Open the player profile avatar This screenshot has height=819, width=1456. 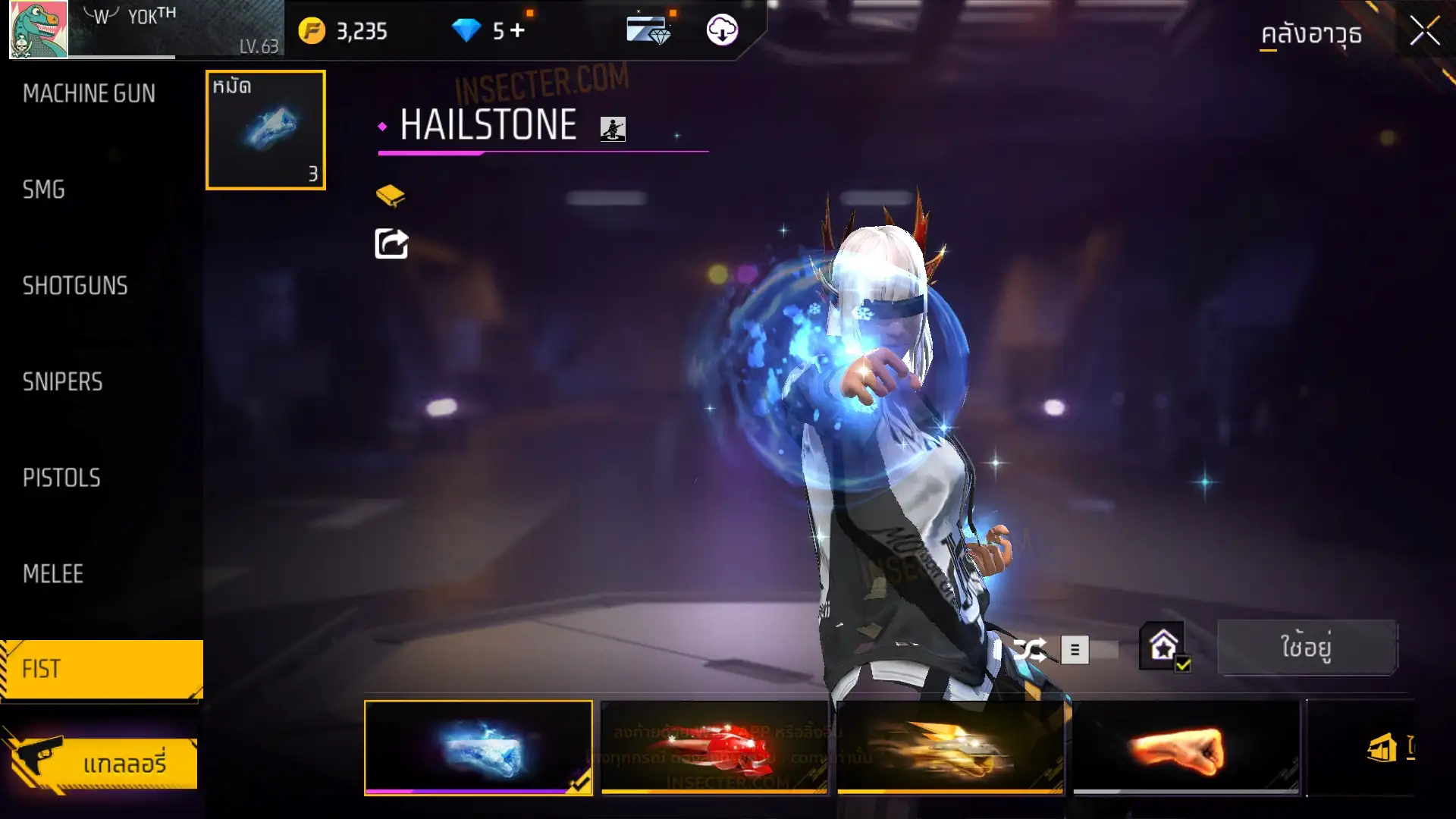point(38,30)
